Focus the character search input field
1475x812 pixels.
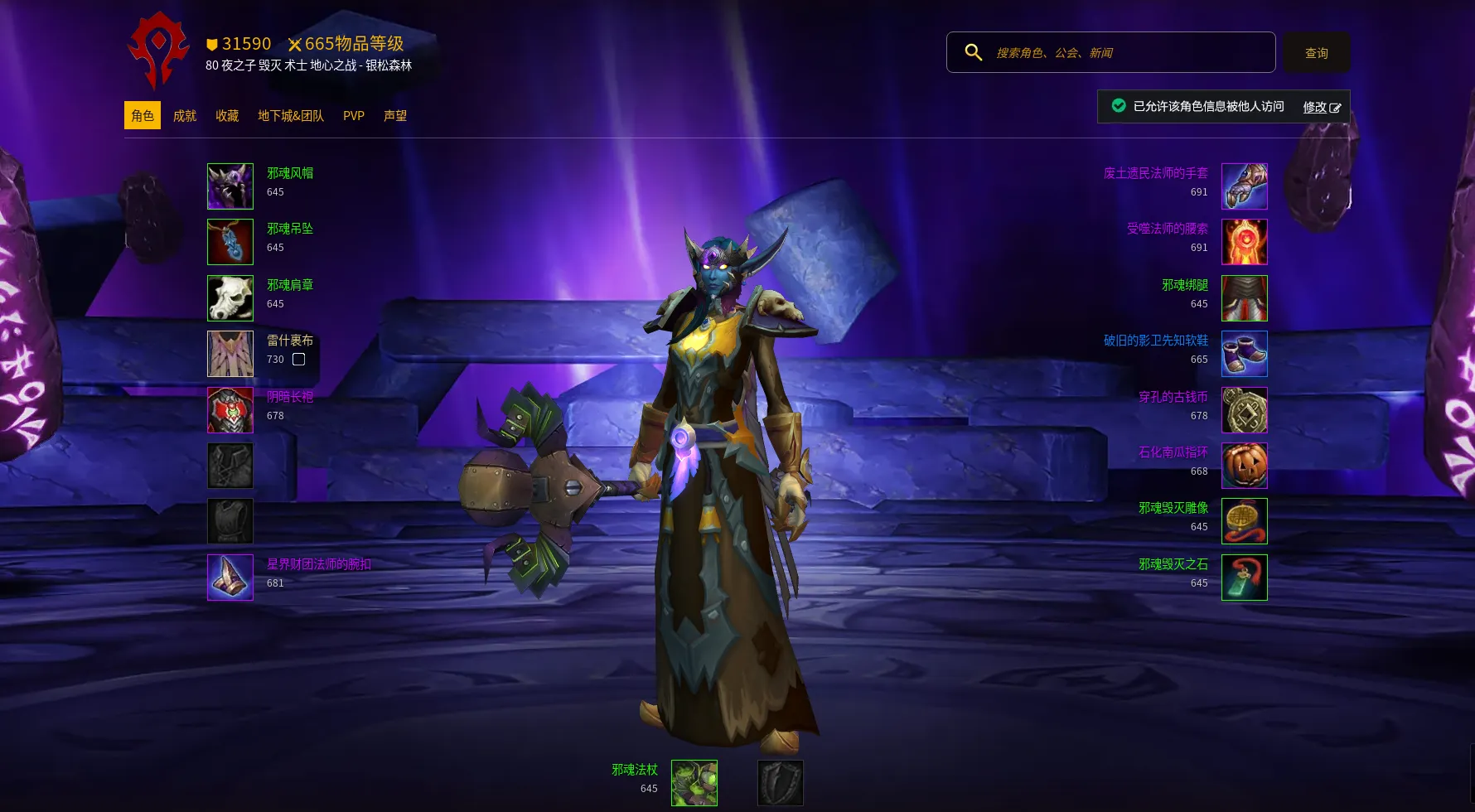click(1127, 53)
